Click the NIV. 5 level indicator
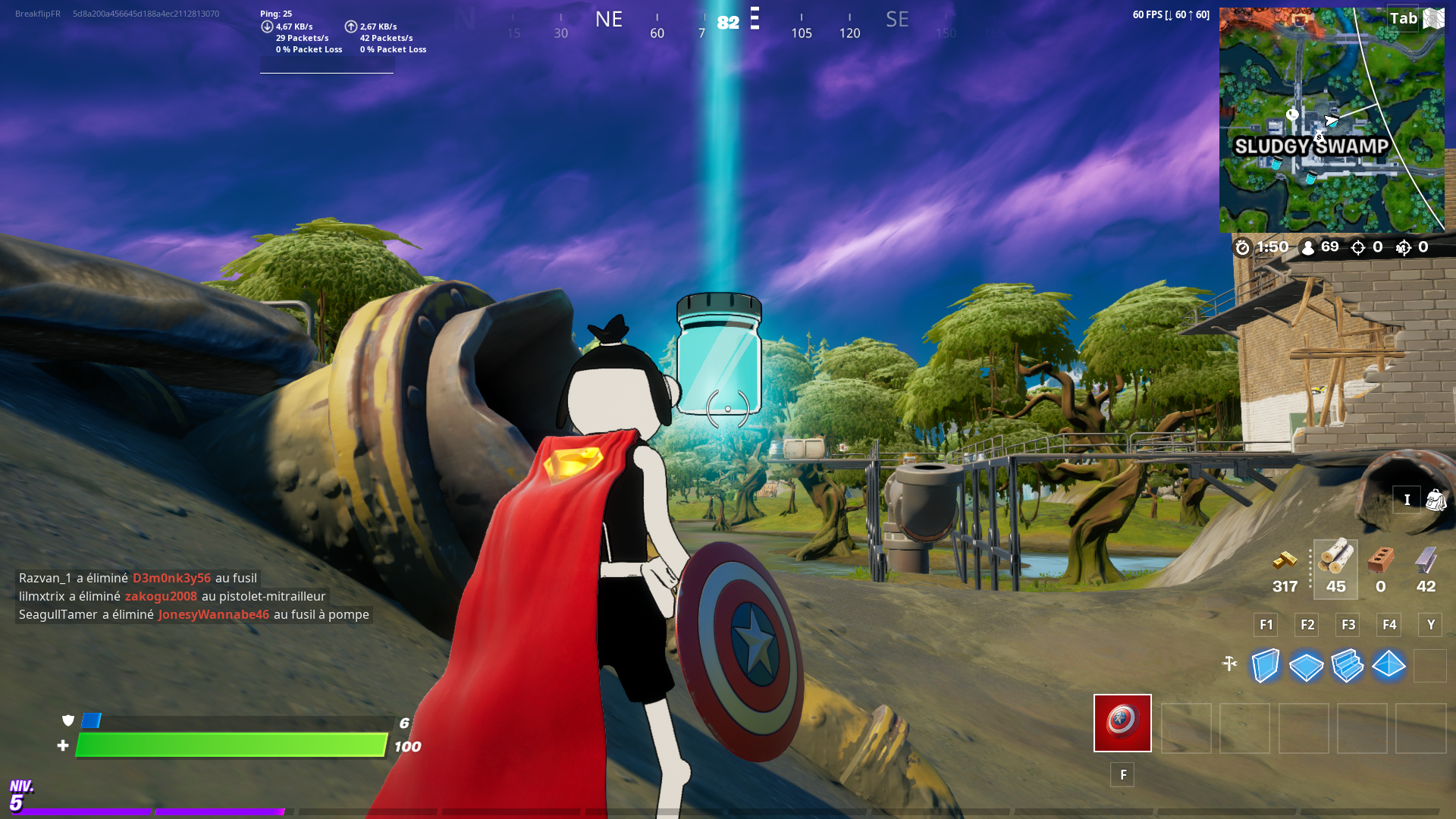 coord(20,795)
